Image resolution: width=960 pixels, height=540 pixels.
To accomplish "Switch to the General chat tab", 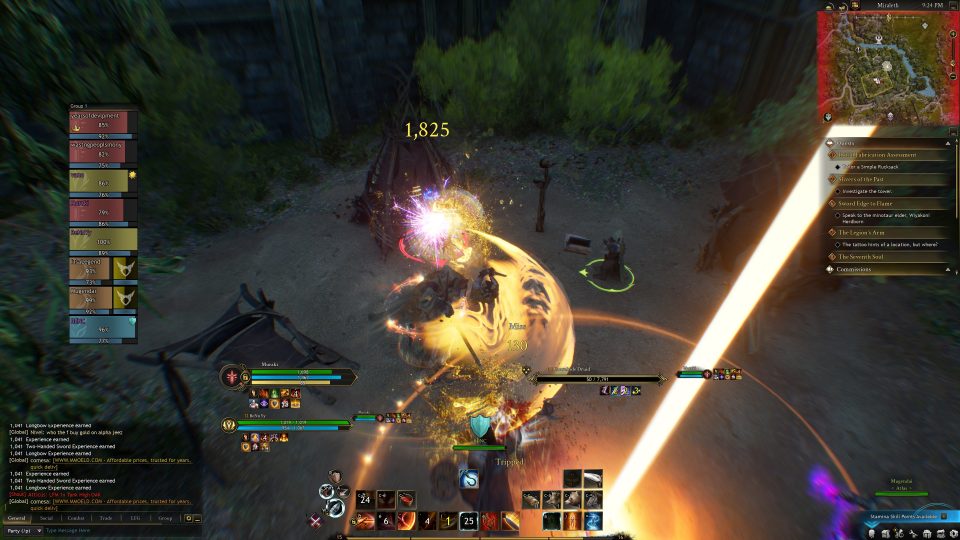I will tap(17, 518).
